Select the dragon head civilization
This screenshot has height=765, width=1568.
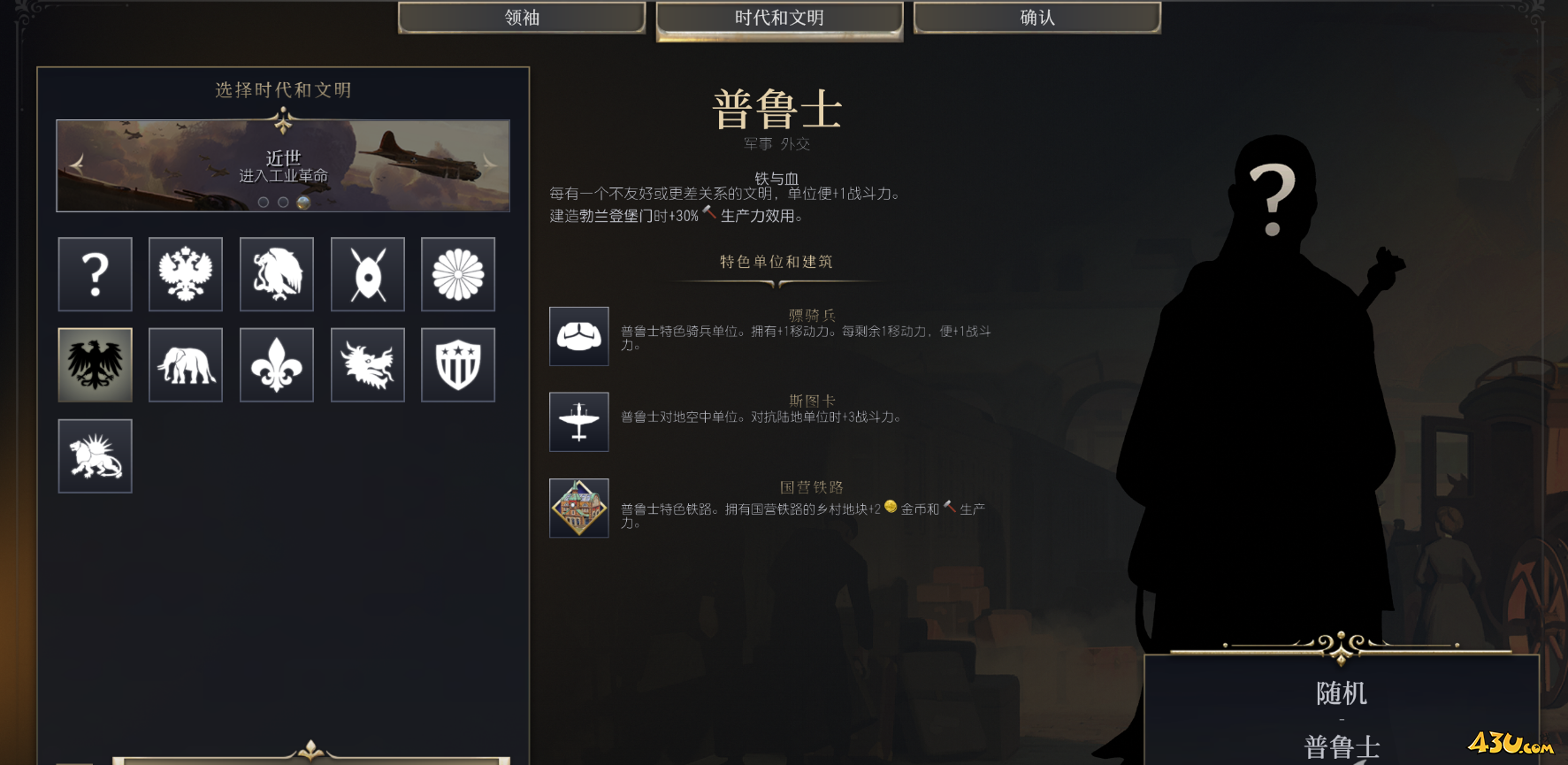[368, 365]
